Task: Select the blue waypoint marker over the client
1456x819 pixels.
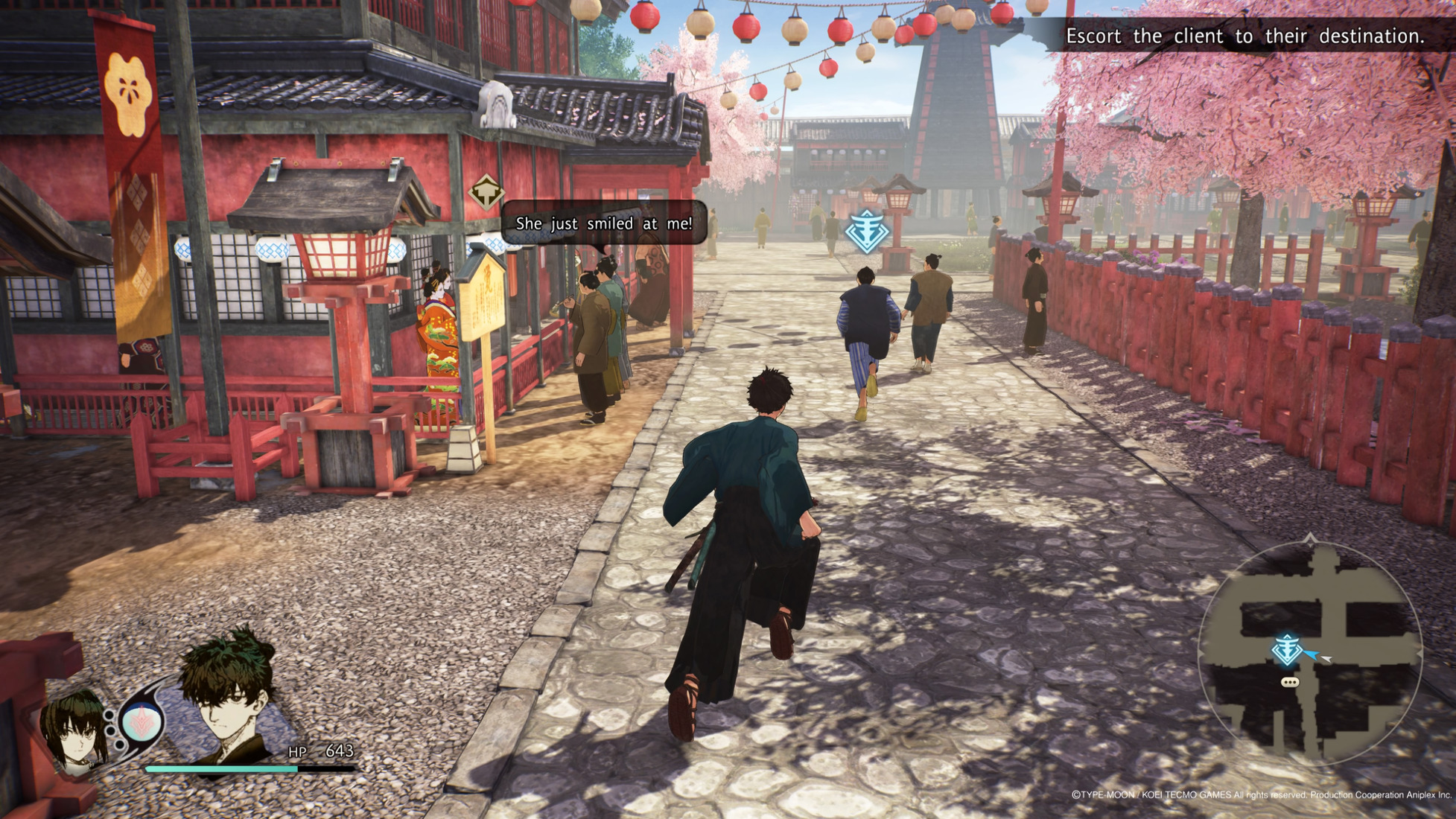Action: point(866,232)
